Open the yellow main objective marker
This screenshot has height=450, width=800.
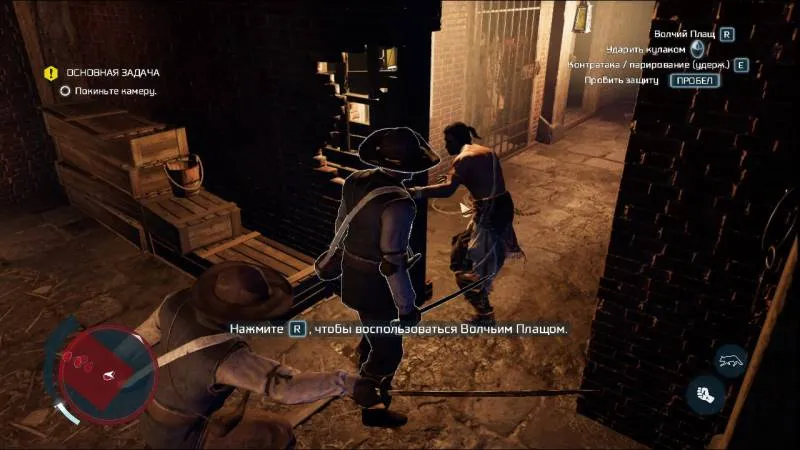tap(51, 73)
